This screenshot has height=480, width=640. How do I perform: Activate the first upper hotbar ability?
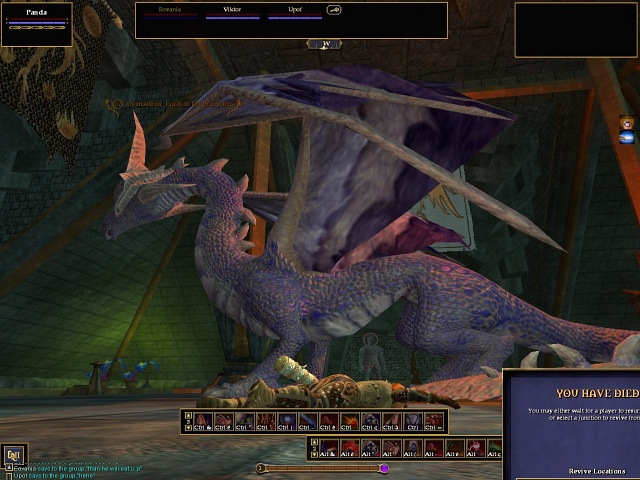tap(202, 421)
